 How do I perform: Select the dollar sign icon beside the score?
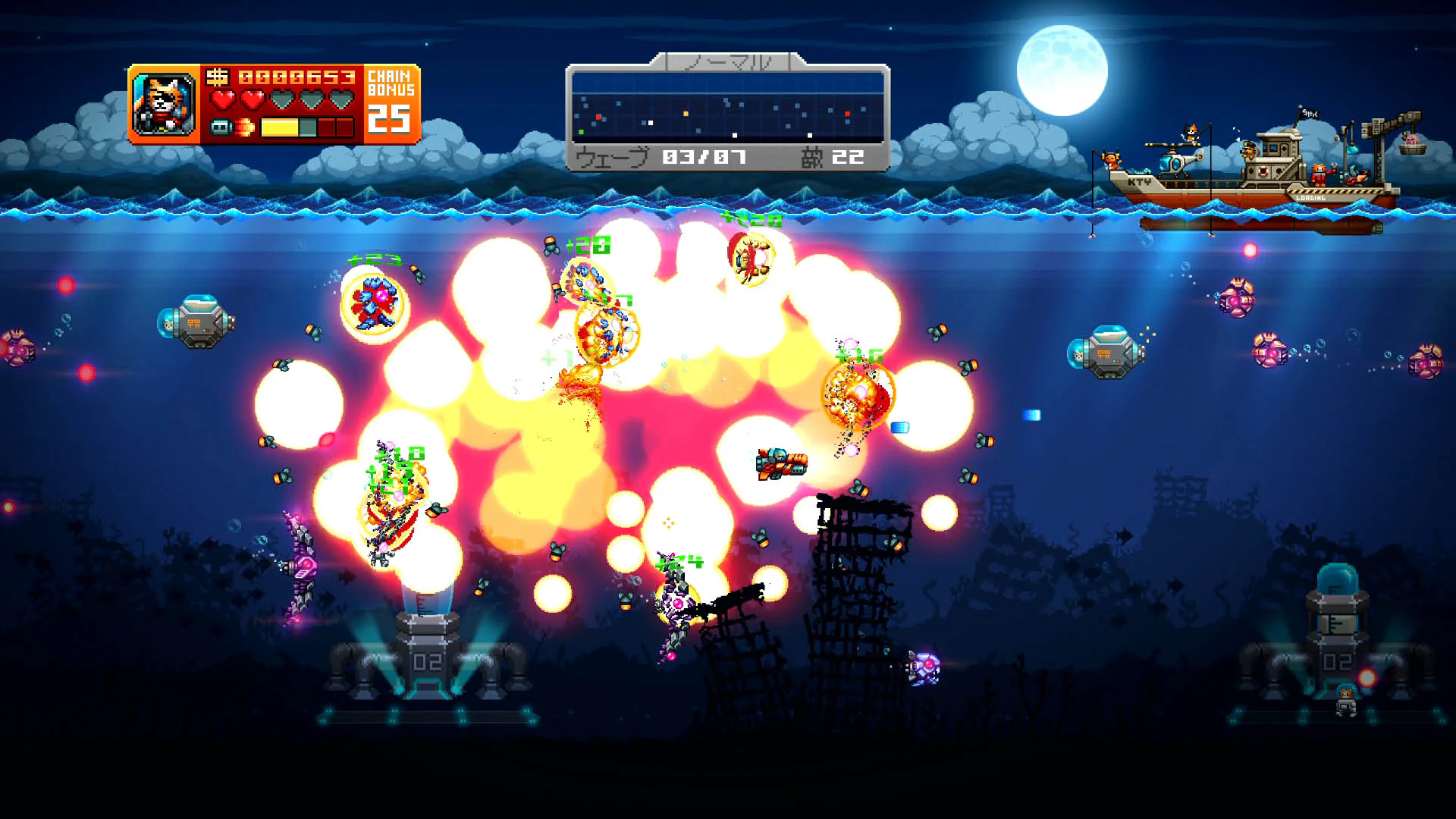click(217, 78)
